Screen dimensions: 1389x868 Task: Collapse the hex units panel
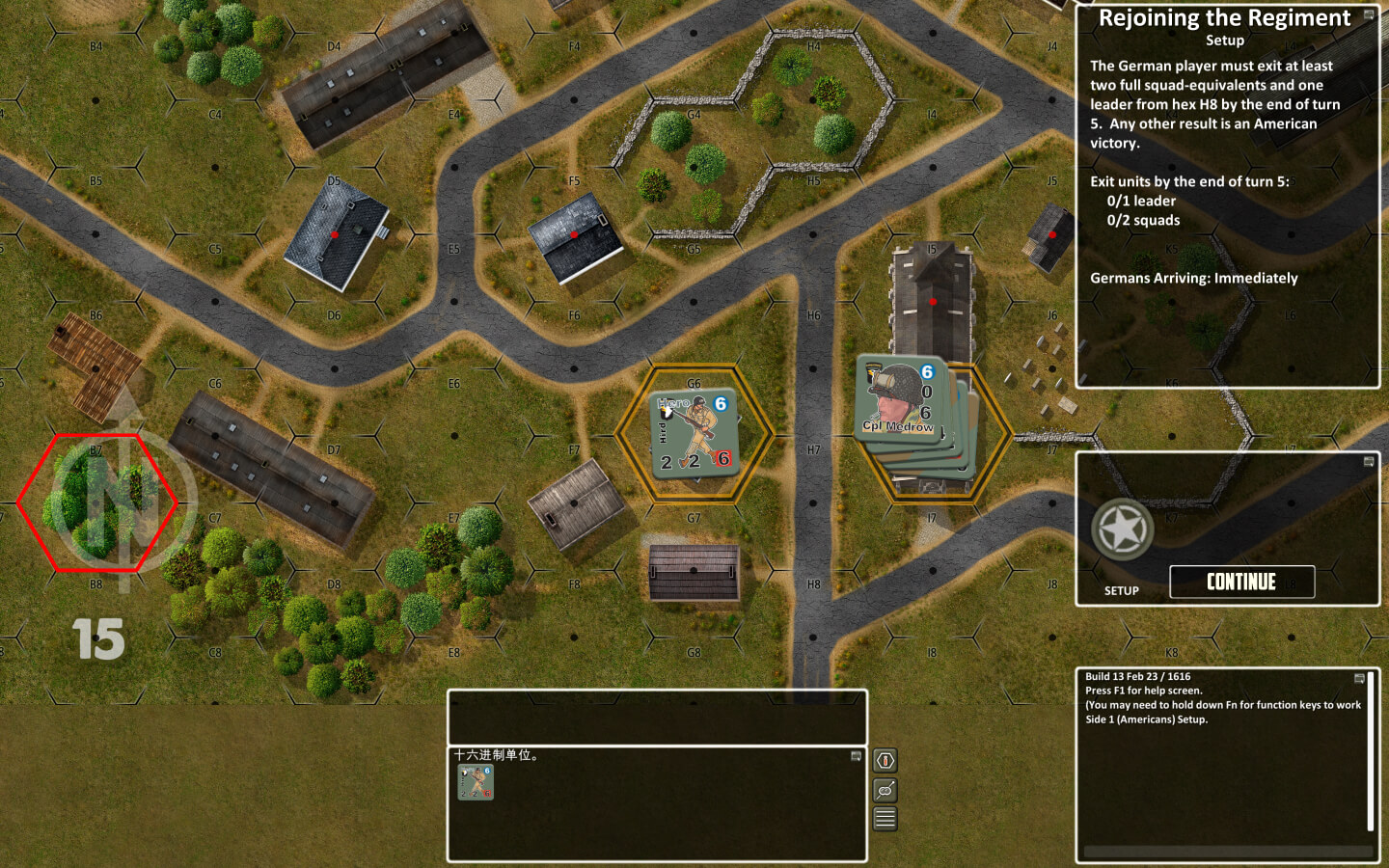coord(856,756)
